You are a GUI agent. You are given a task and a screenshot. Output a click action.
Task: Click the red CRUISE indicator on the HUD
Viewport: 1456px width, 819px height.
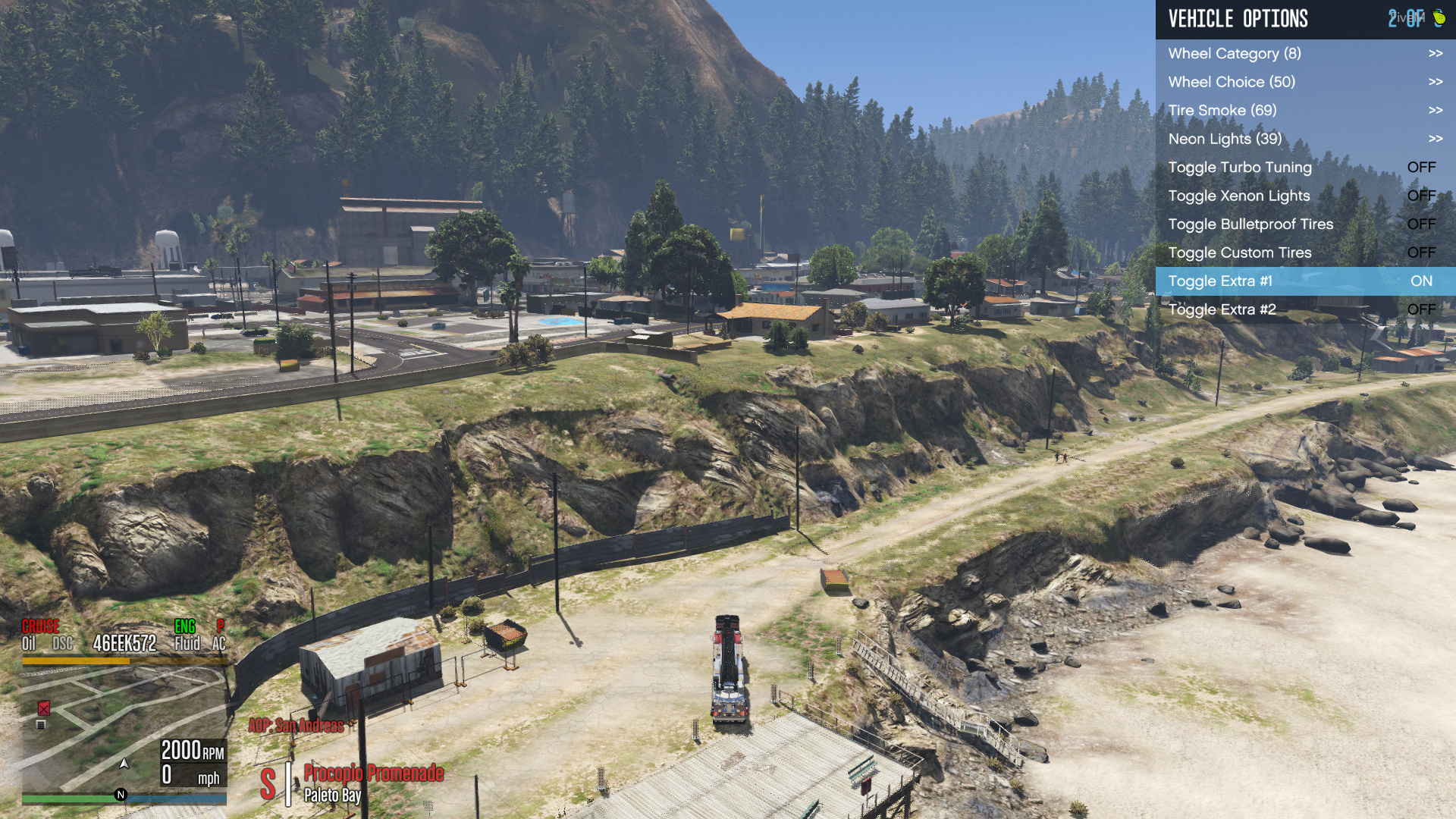41,627
